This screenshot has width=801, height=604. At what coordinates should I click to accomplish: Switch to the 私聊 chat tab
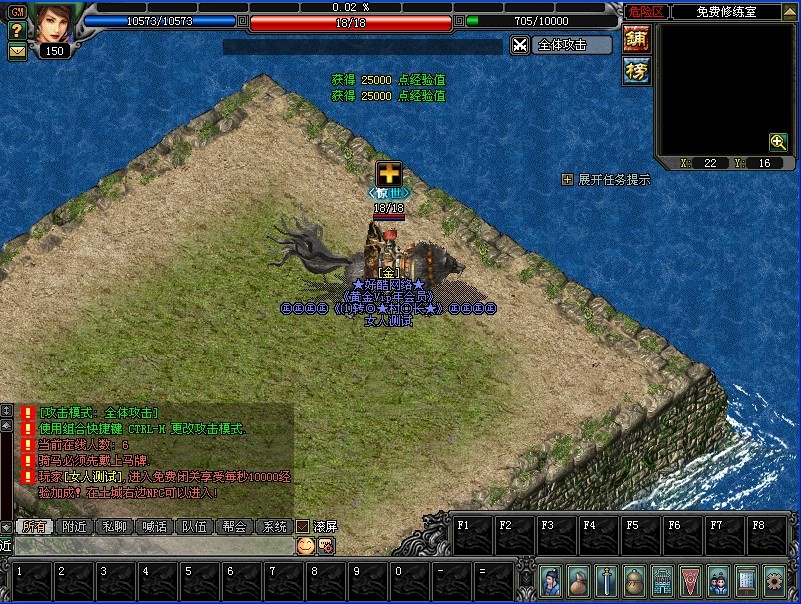(x=115, y=527)
